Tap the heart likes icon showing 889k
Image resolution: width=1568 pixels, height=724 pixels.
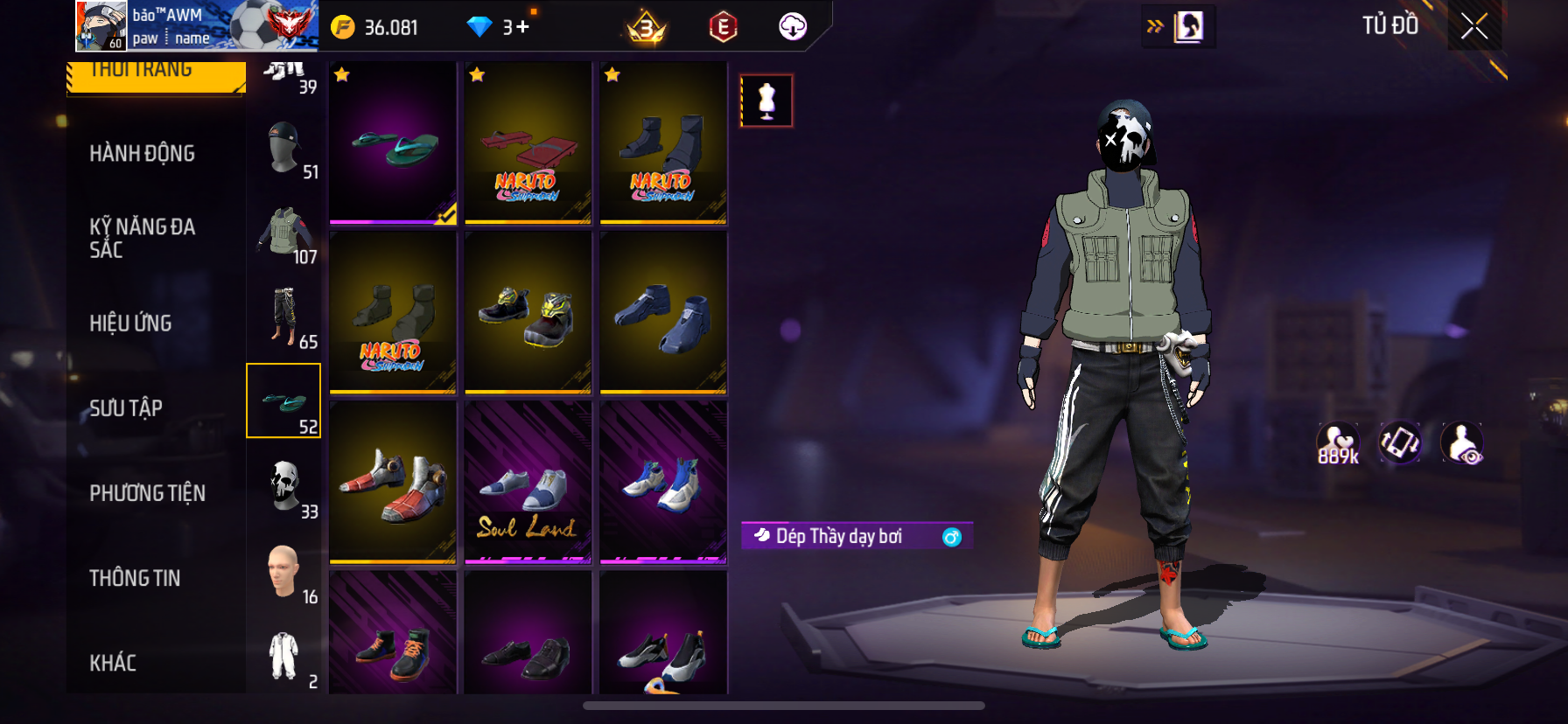(x=1338, y=444)
